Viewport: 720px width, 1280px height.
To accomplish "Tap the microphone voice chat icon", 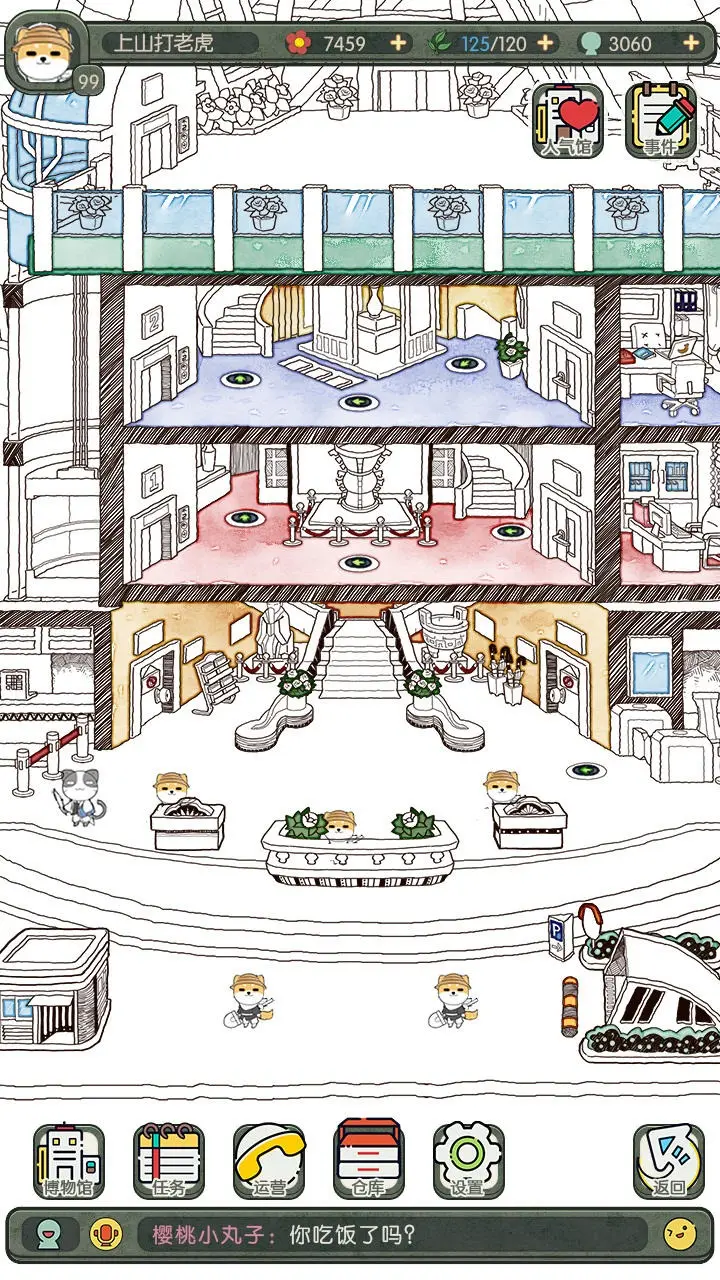I will [104, 1234].
